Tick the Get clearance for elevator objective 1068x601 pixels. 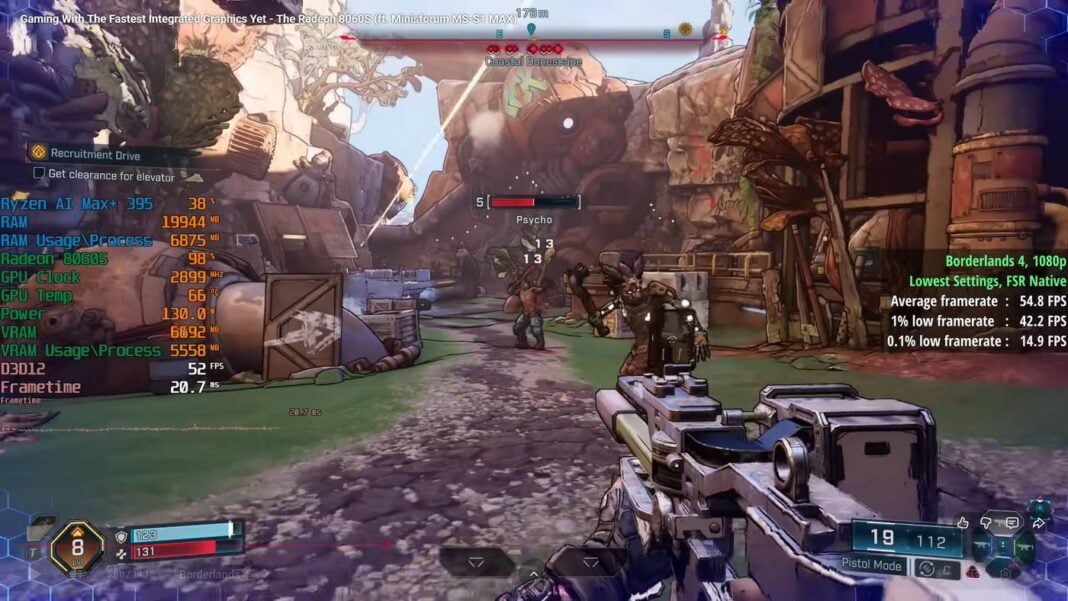pyautogui.click(x=39, y=176)
